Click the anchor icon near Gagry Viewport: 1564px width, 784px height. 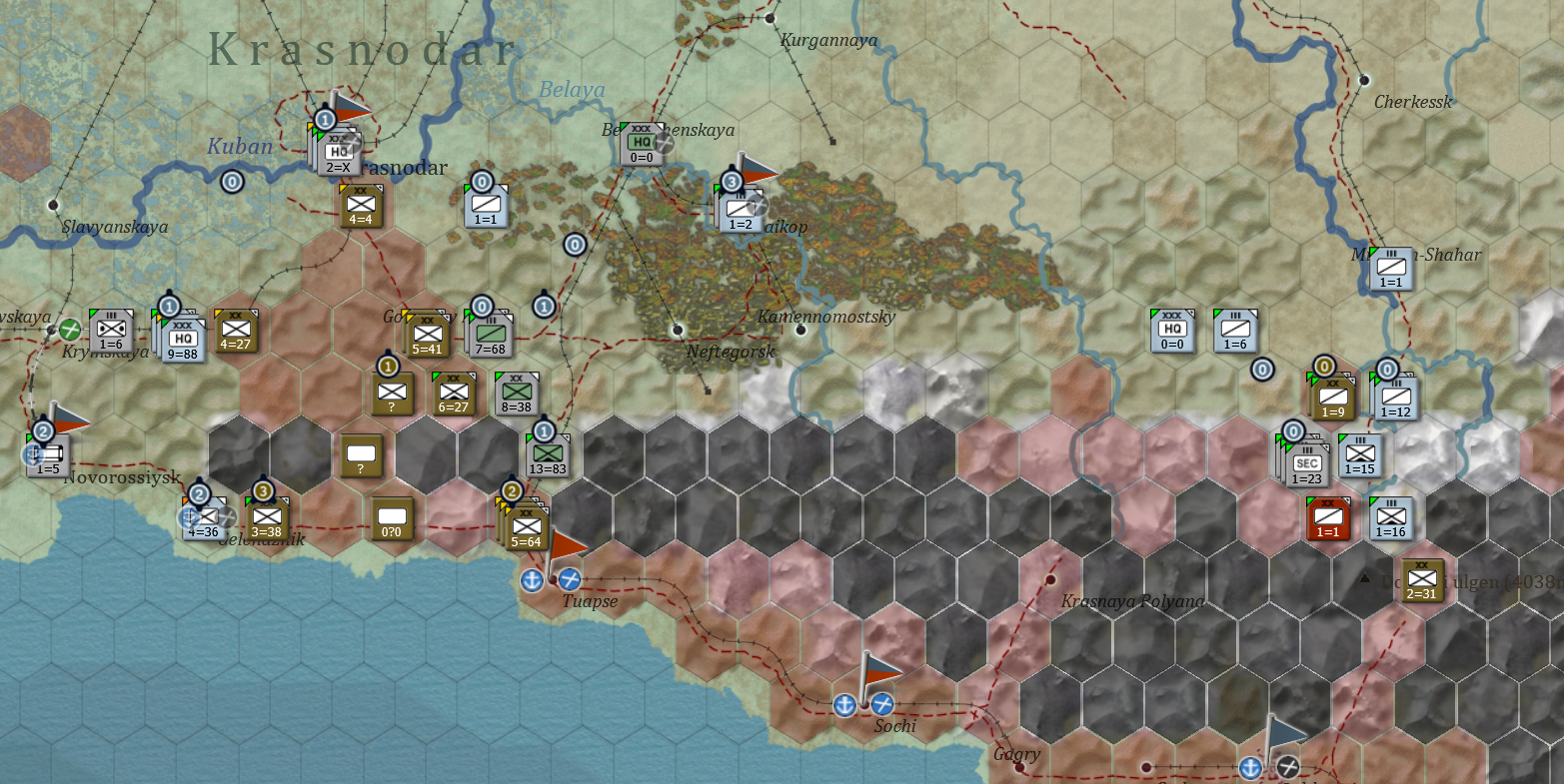click(x=1247, y=769)
